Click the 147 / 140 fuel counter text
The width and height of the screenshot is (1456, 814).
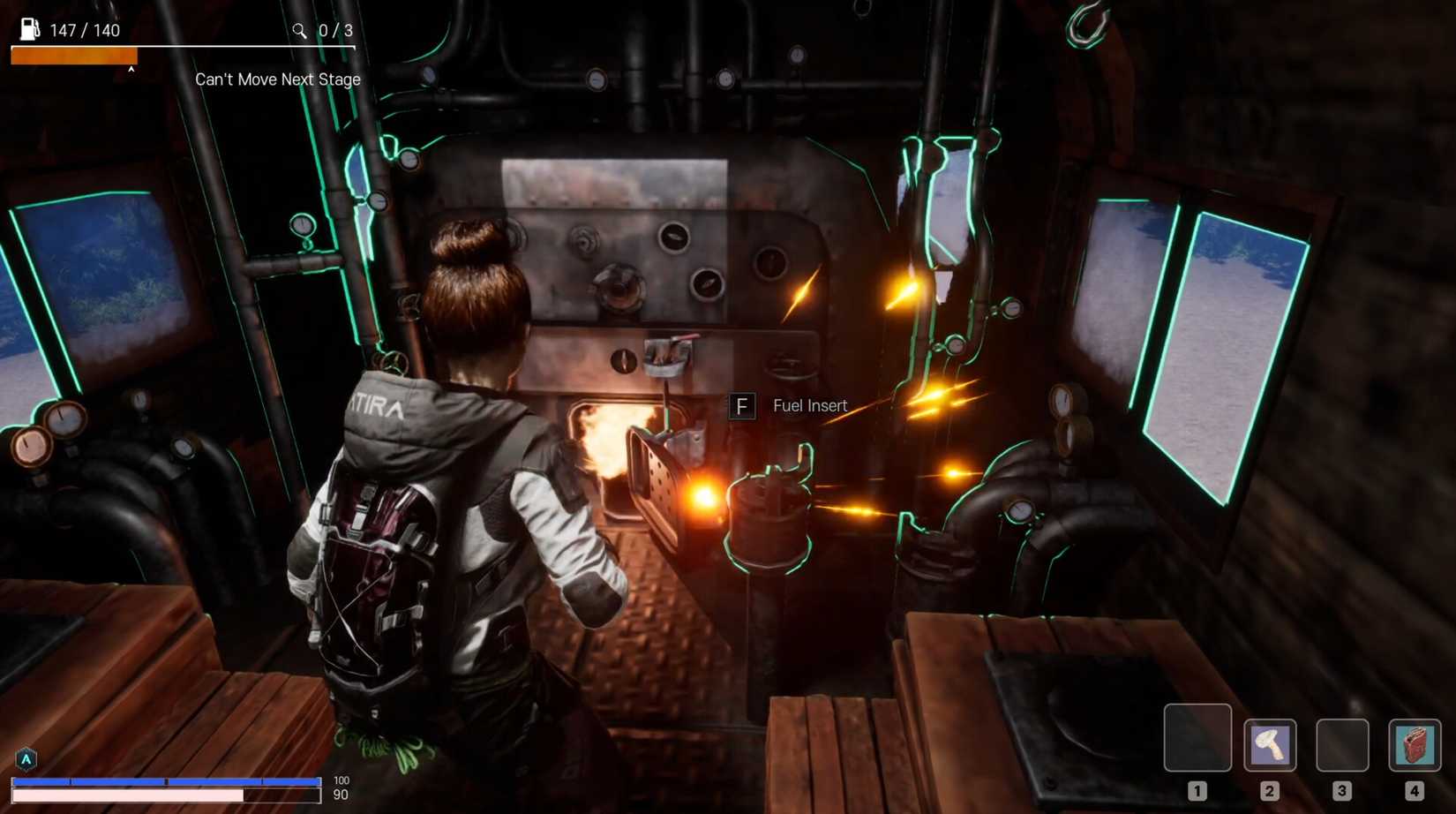(86, 29)
